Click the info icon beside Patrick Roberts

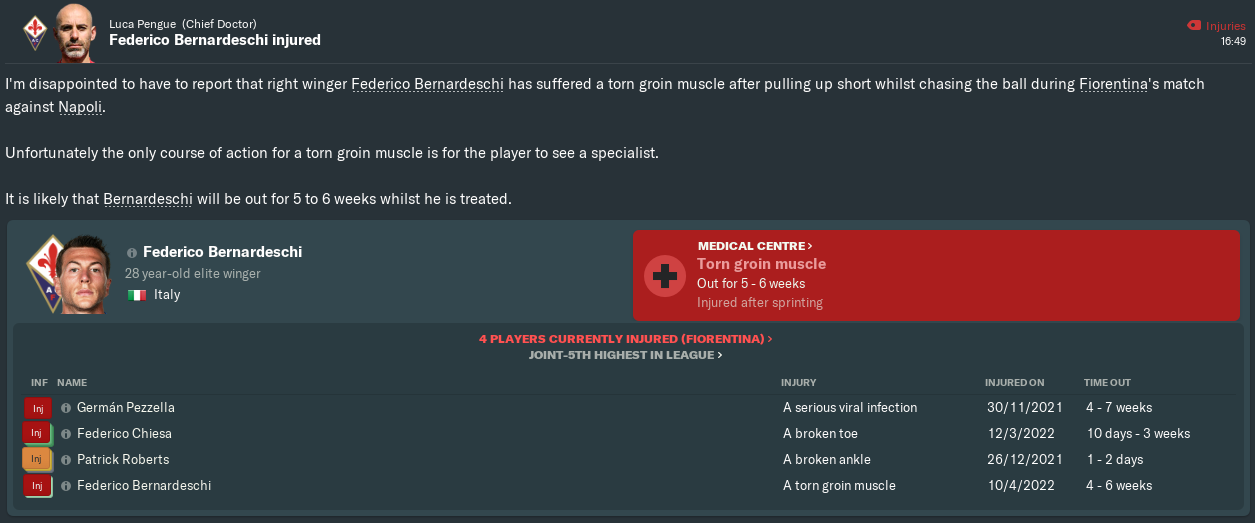click(66, 460)
